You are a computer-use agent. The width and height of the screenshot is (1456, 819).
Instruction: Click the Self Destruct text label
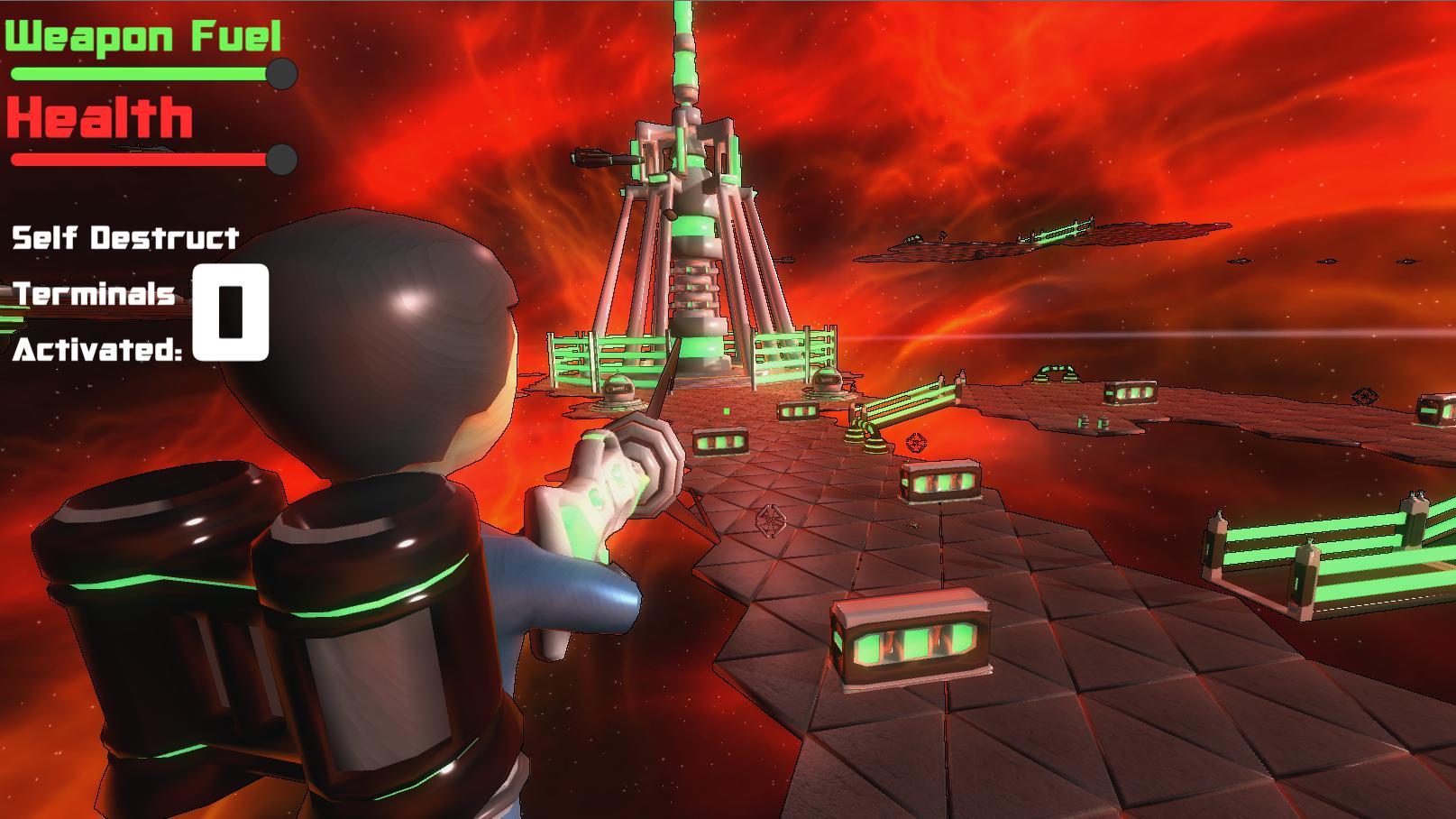tap(122, 238)
